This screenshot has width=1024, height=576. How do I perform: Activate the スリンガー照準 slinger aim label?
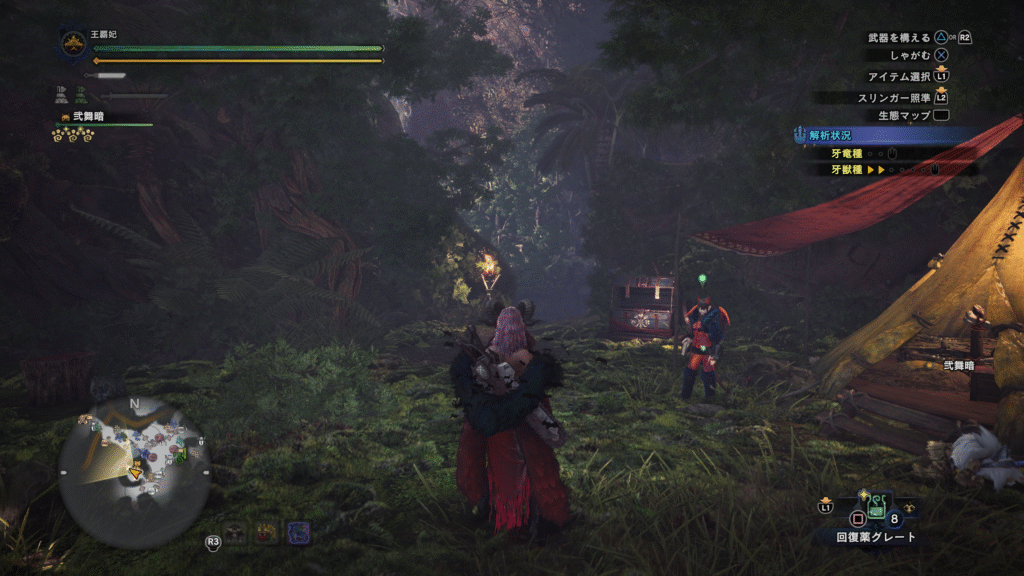coord(894,97)
